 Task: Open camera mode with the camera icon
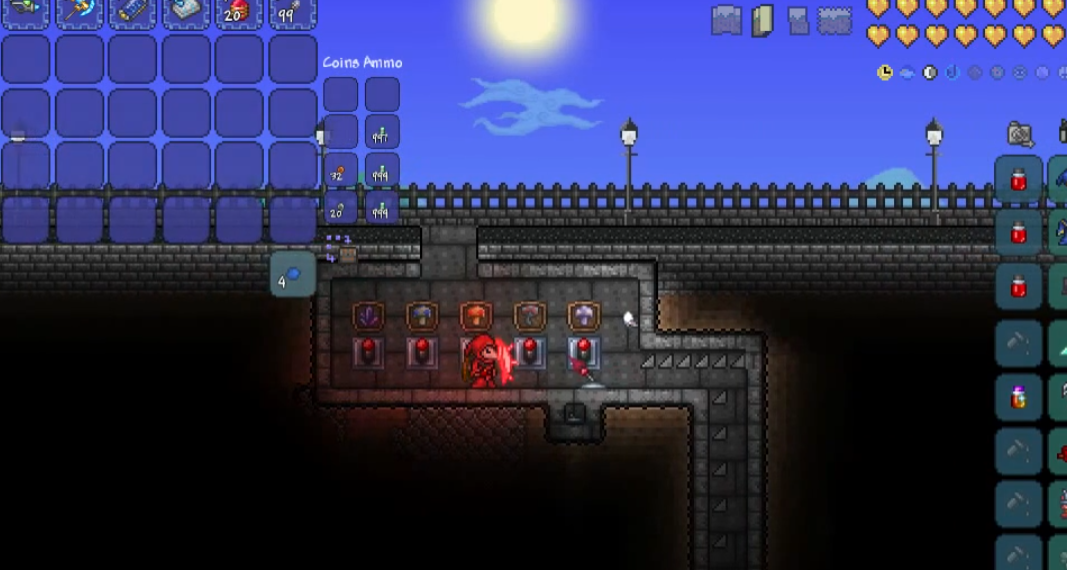pos(1020,133)
